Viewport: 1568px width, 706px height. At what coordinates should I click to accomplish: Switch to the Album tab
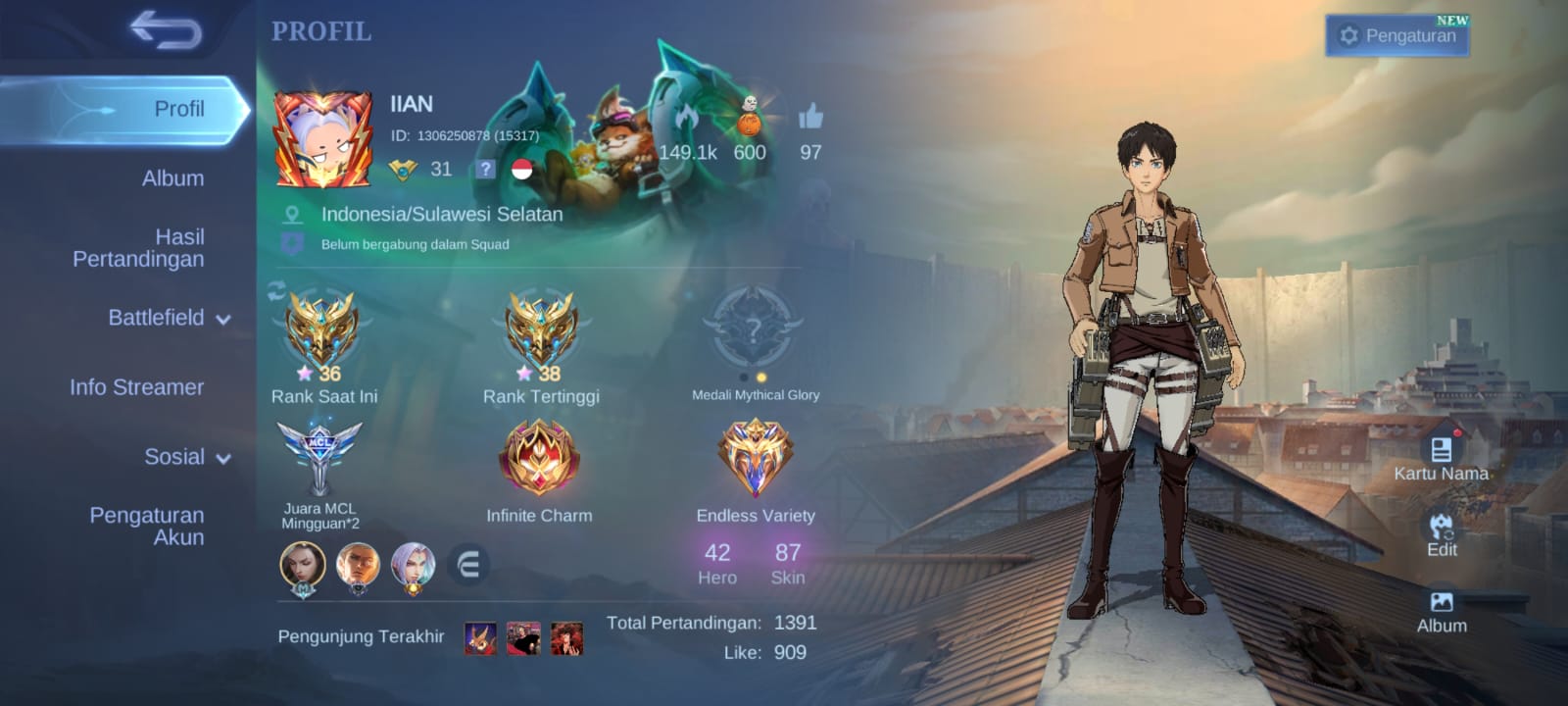tap(172, 178)
